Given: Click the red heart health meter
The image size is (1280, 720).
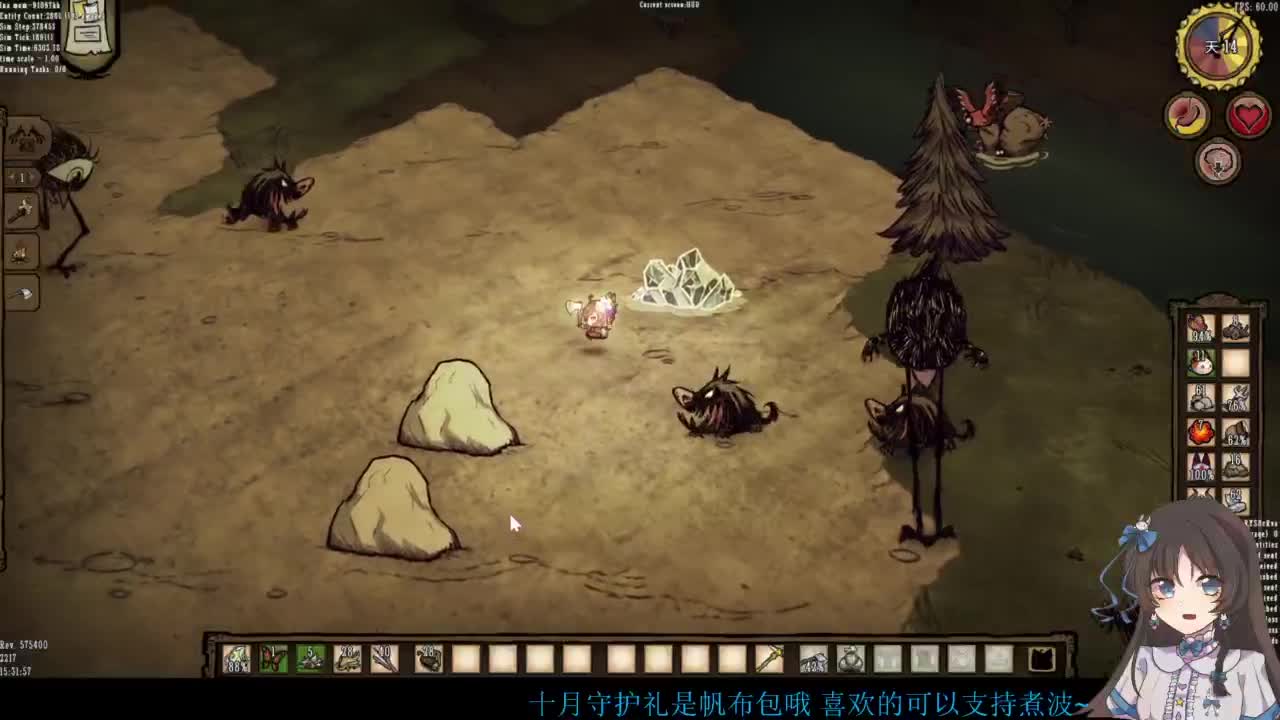Looking at the screenshot, I should tap(1248, 116).
